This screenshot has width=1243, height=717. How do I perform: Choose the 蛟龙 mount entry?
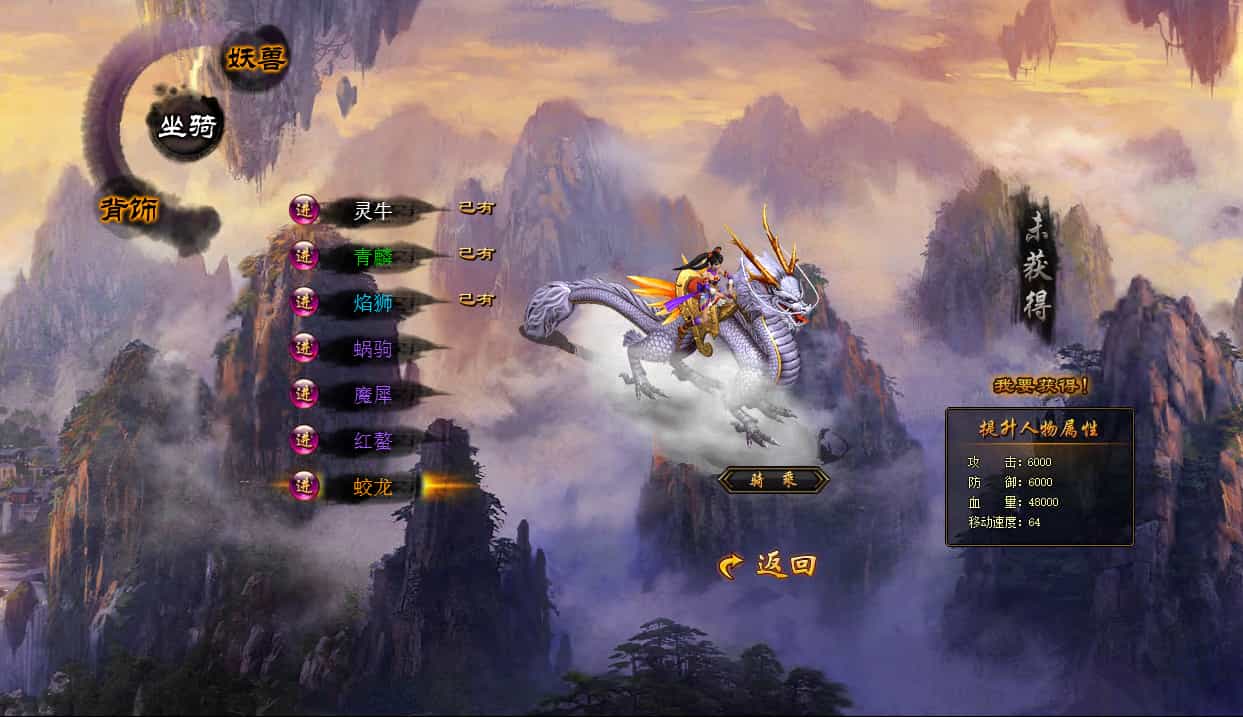372,487
